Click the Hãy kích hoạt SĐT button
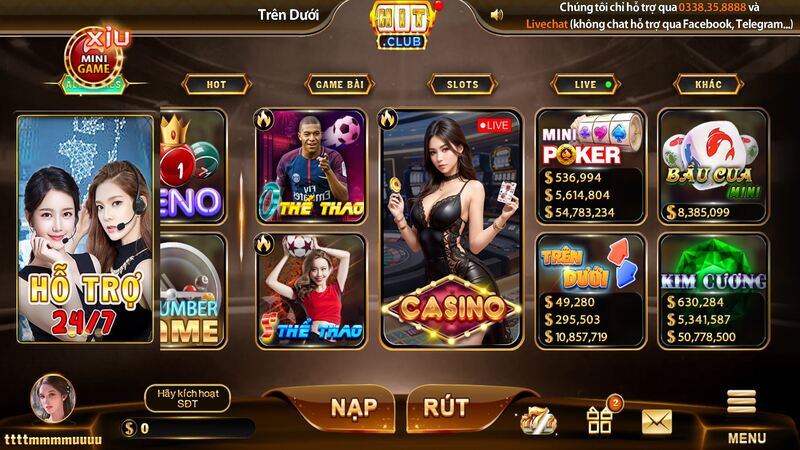Viewport: 800px width, 450px height. [x=187, y=398]
